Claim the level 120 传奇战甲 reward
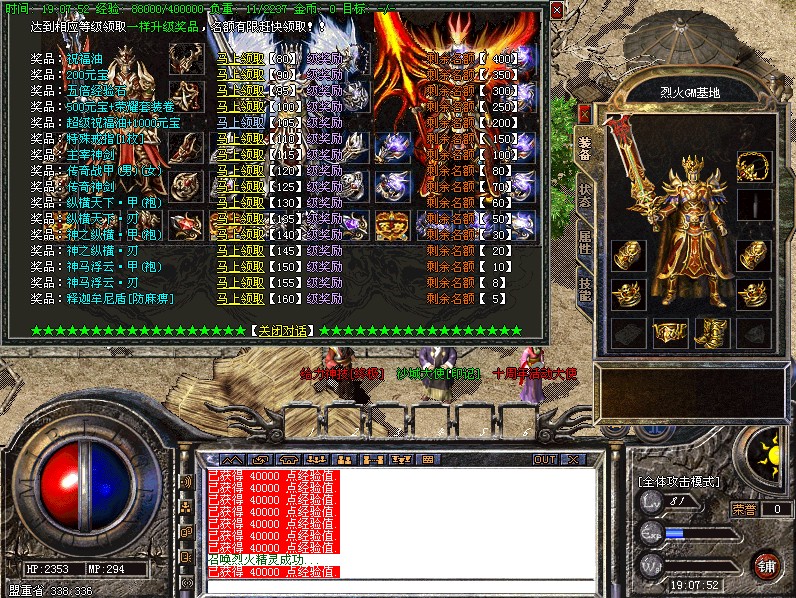 (x=240, y=170)
